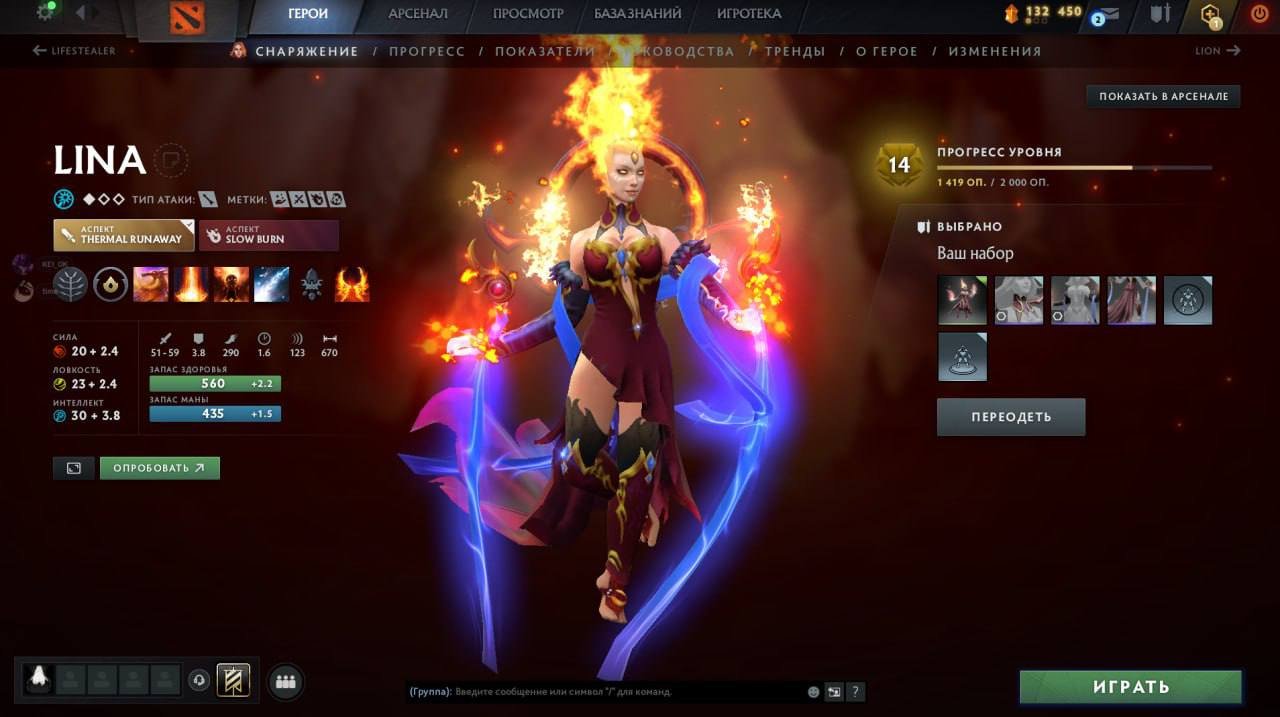View the О герое section
The height and width of the screenshot is (717, 1280).
[886, 51]
